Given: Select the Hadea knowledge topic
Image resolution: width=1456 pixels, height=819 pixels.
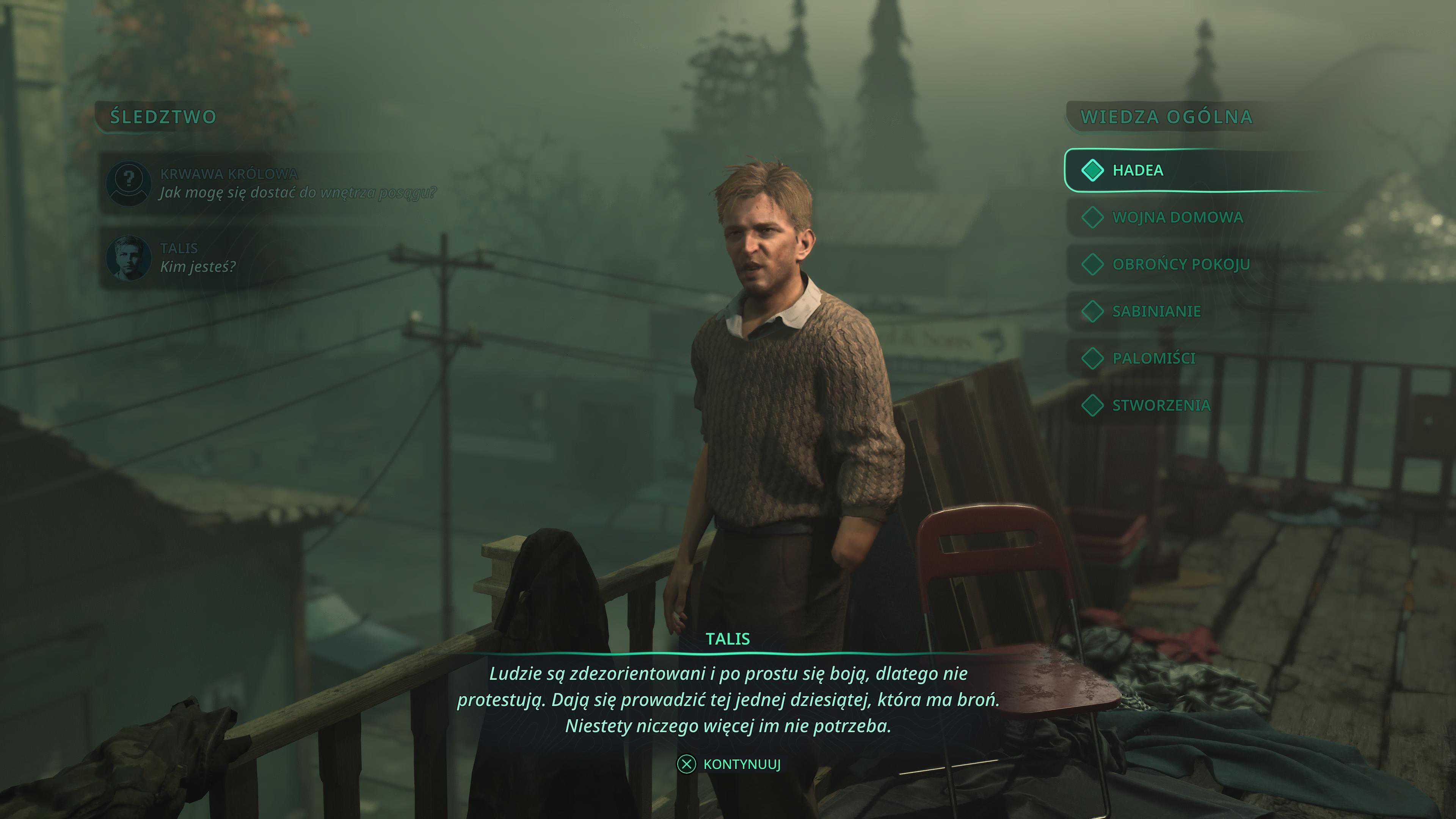Looking at the screenshot, I should coord(1137,170).
